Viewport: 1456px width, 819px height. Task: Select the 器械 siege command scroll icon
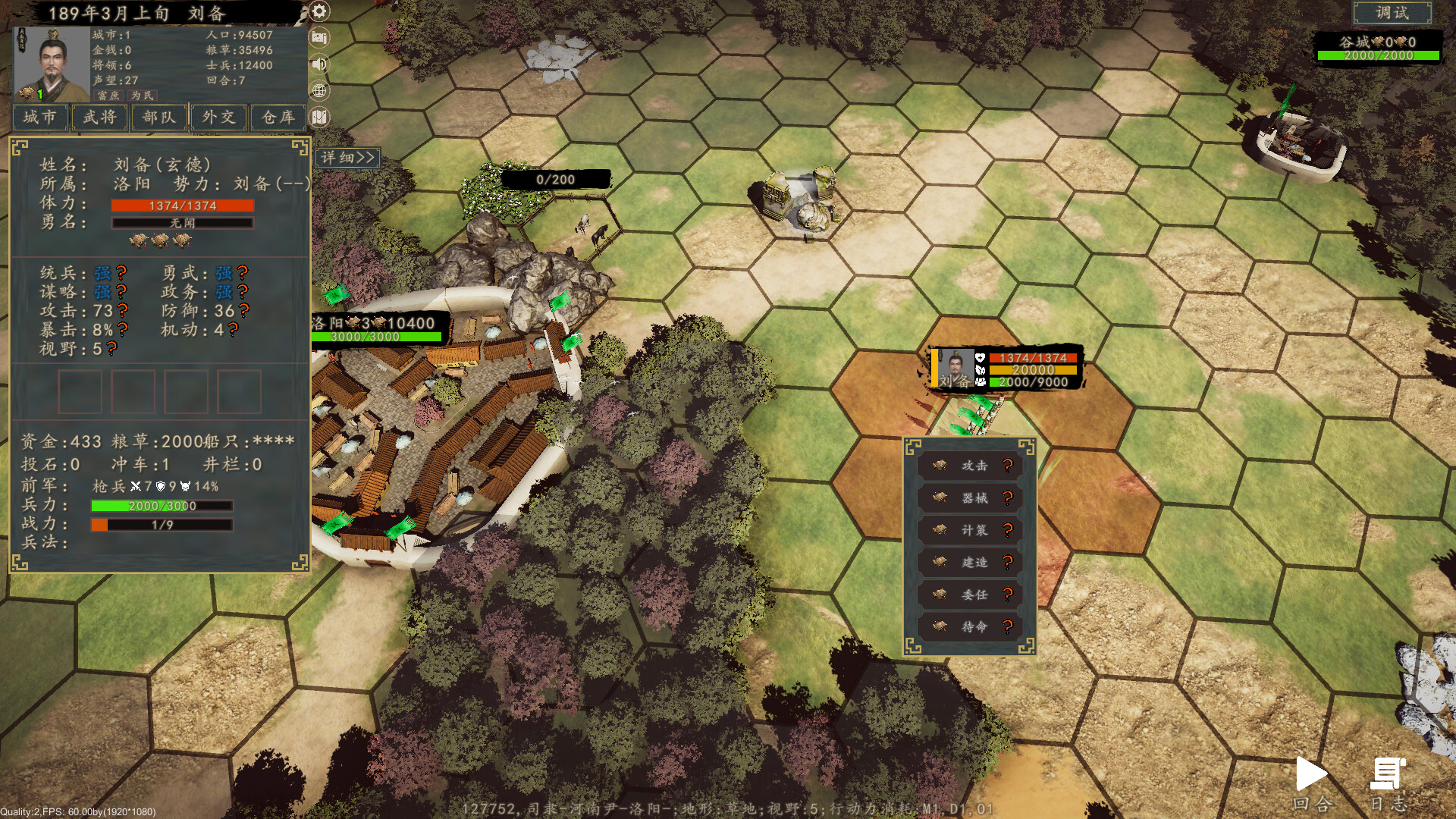coord(939,498)
